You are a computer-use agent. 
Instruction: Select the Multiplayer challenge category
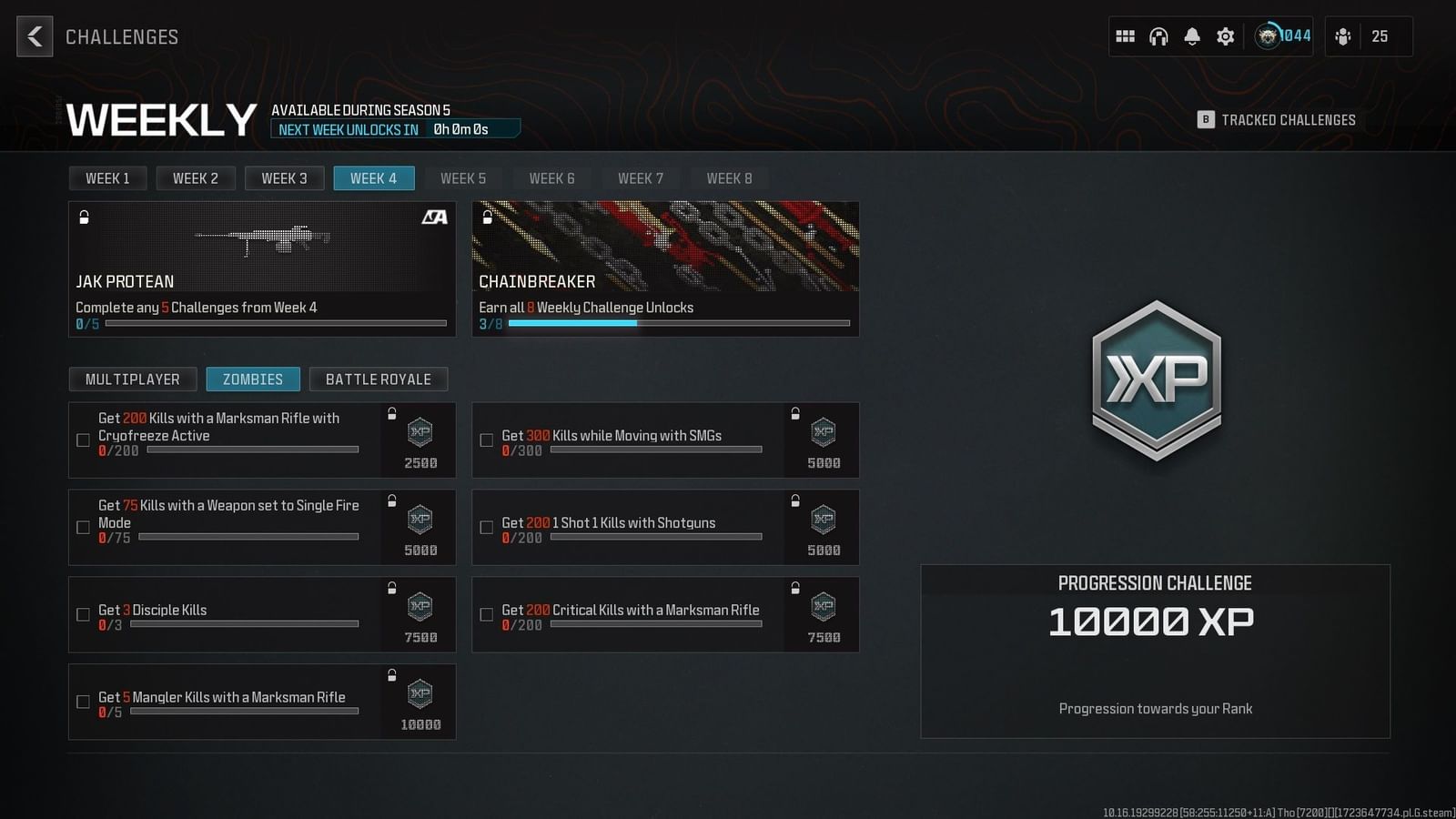coord(133,379)
